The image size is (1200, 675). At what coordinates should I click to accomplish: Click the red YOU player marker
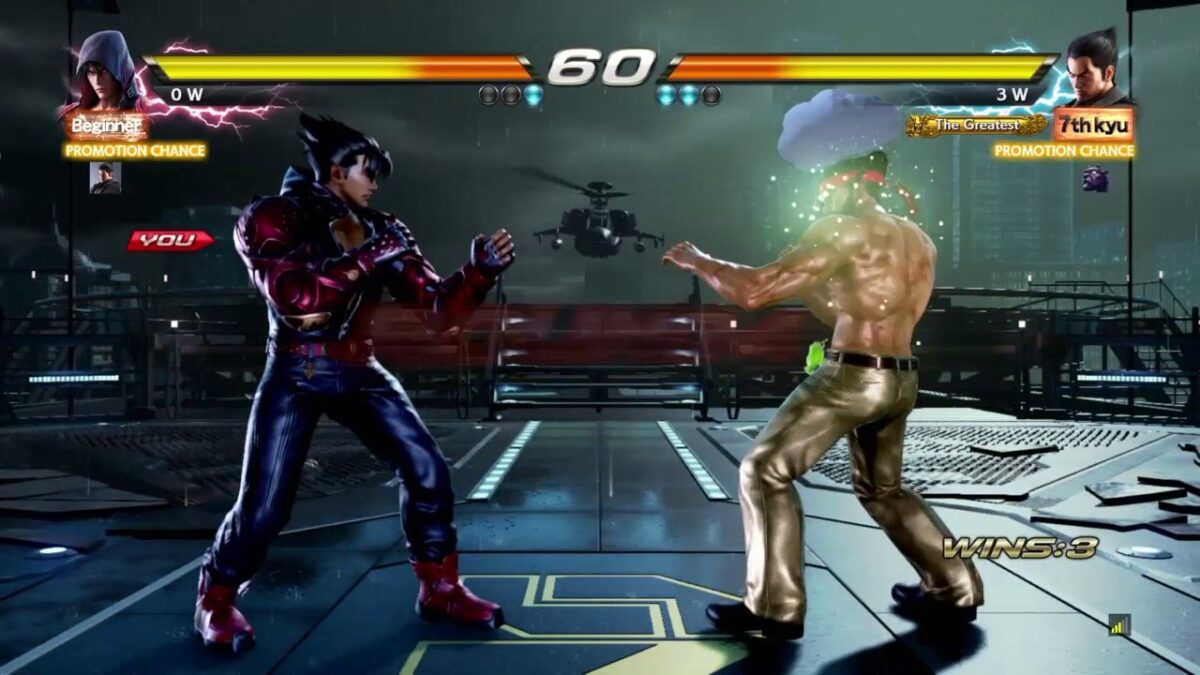tap(169, 240)
